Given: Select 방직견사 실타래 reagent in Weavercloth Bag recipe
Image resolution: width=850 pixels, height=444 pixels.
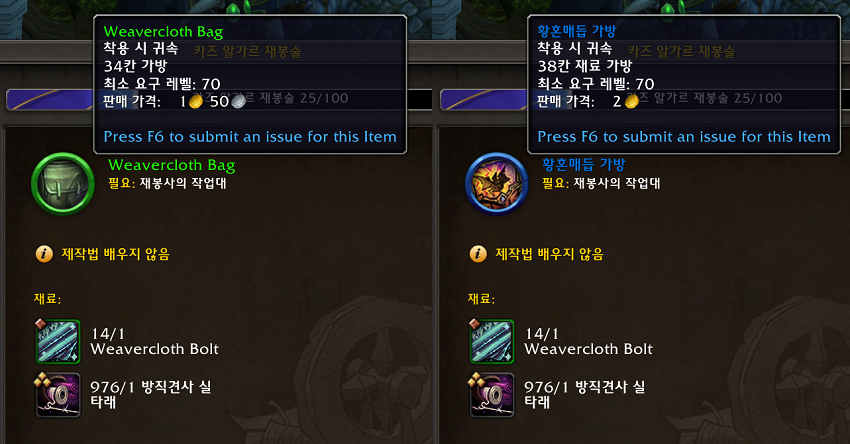Looking at the screenshot, I should 58,394.
